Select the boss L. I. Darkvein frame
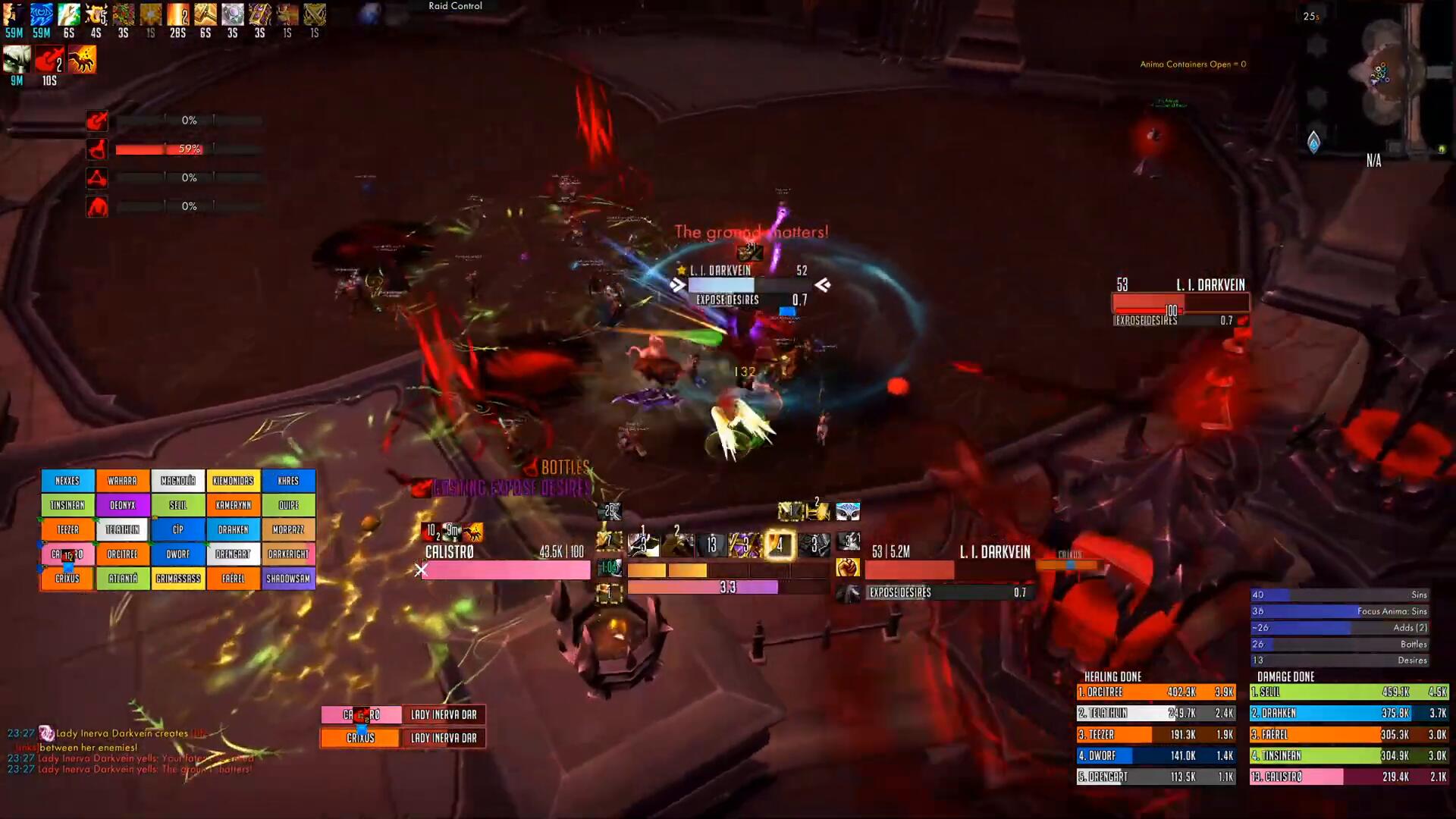The width and height of the screenshot is (1456, 819). coord(1180,303)
